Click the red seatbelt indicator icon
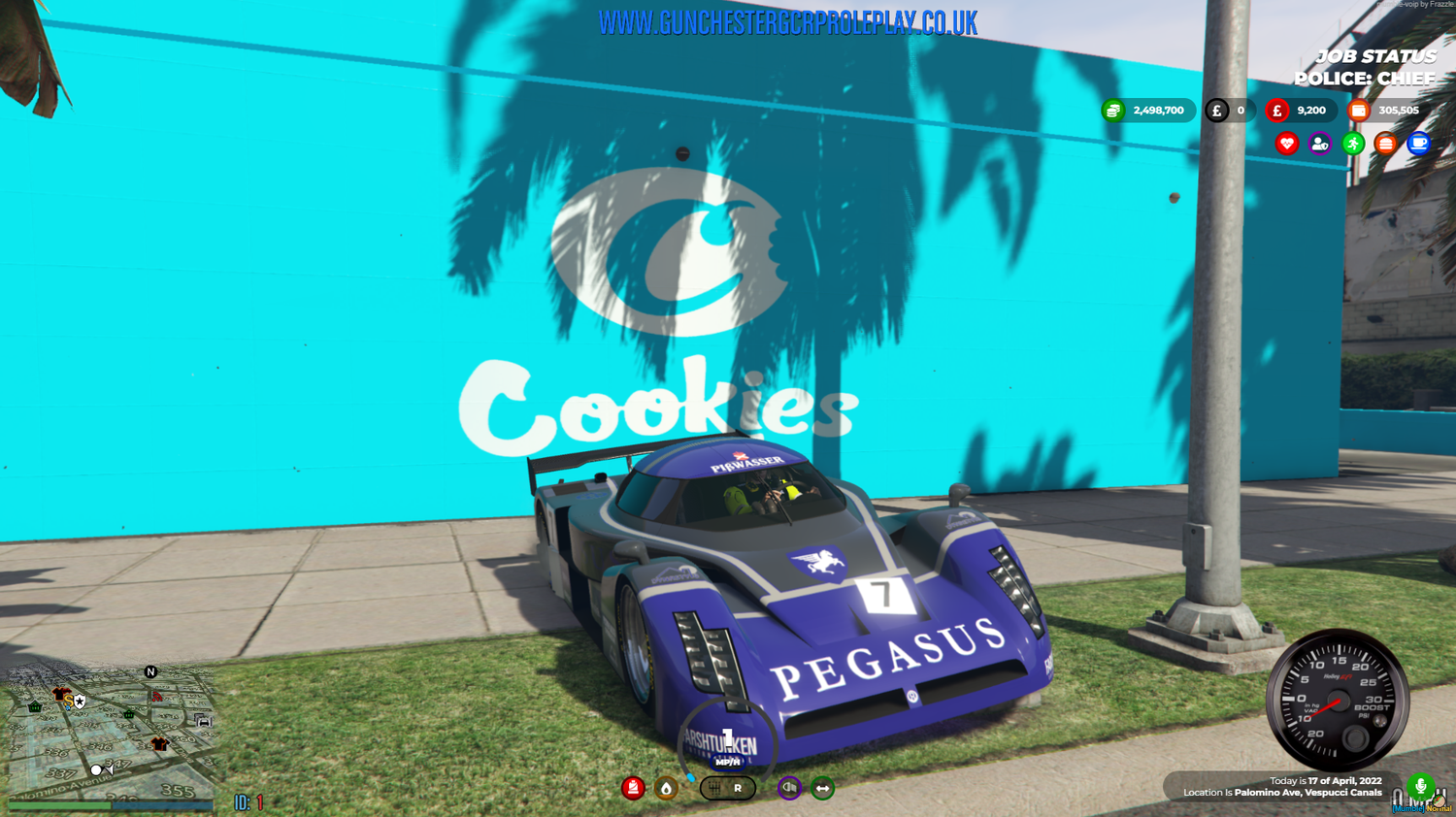Image resolution: width=1456 pixels, height=817 pixels. 633,788
